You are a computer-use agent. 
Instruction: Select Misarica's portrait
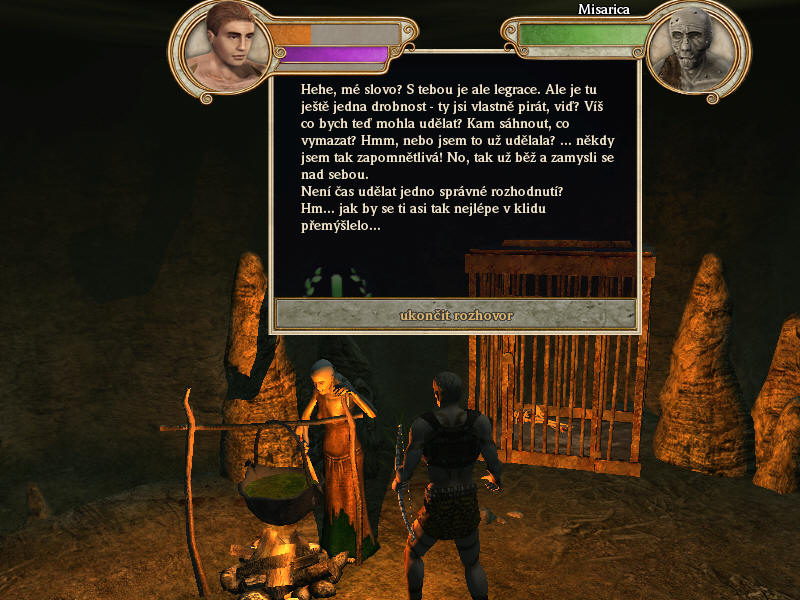click(x=688, y=48)
